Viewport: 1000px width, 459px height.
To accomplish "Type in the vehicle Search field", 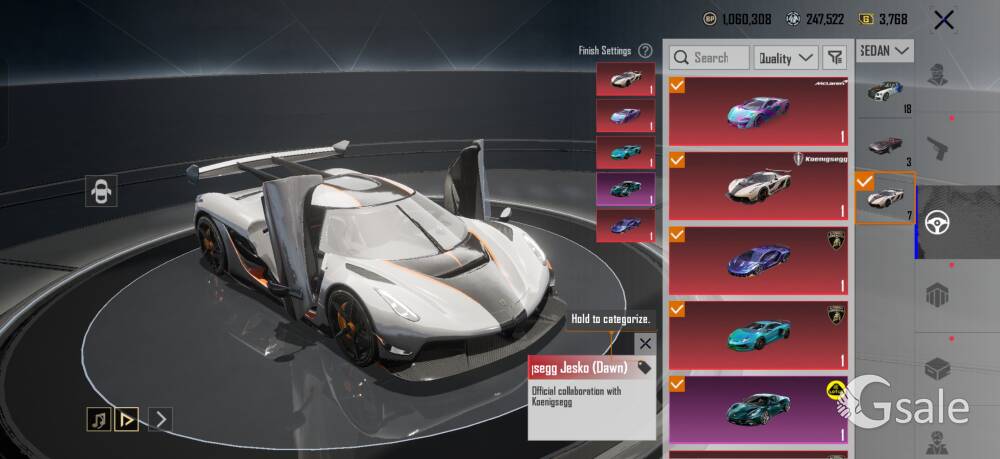I will (710, 58).
